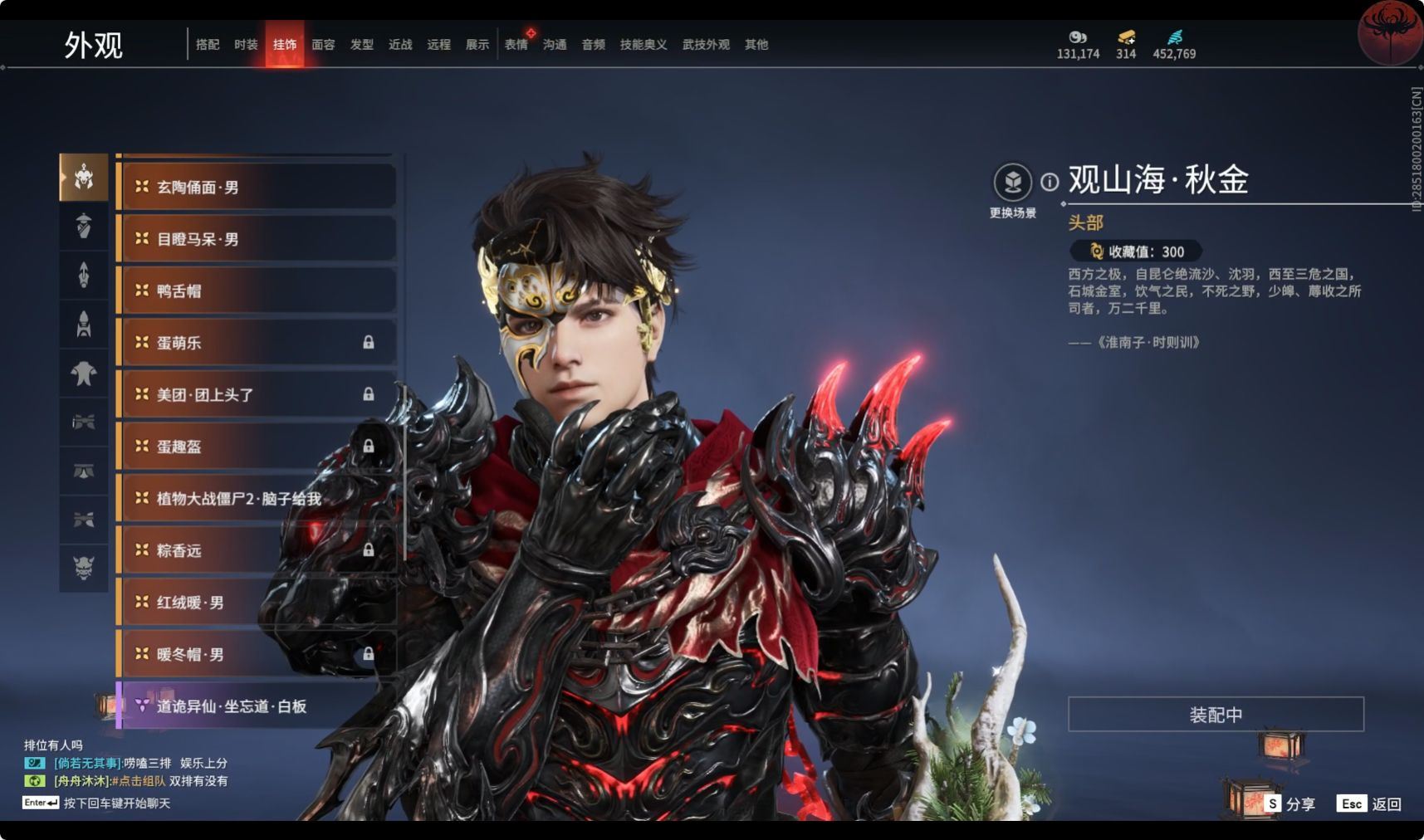Choose the 目瞪马呆·男 accessory
Image resolution: width=1424 pixels, height=840 pixels.
tap(256, 239)
